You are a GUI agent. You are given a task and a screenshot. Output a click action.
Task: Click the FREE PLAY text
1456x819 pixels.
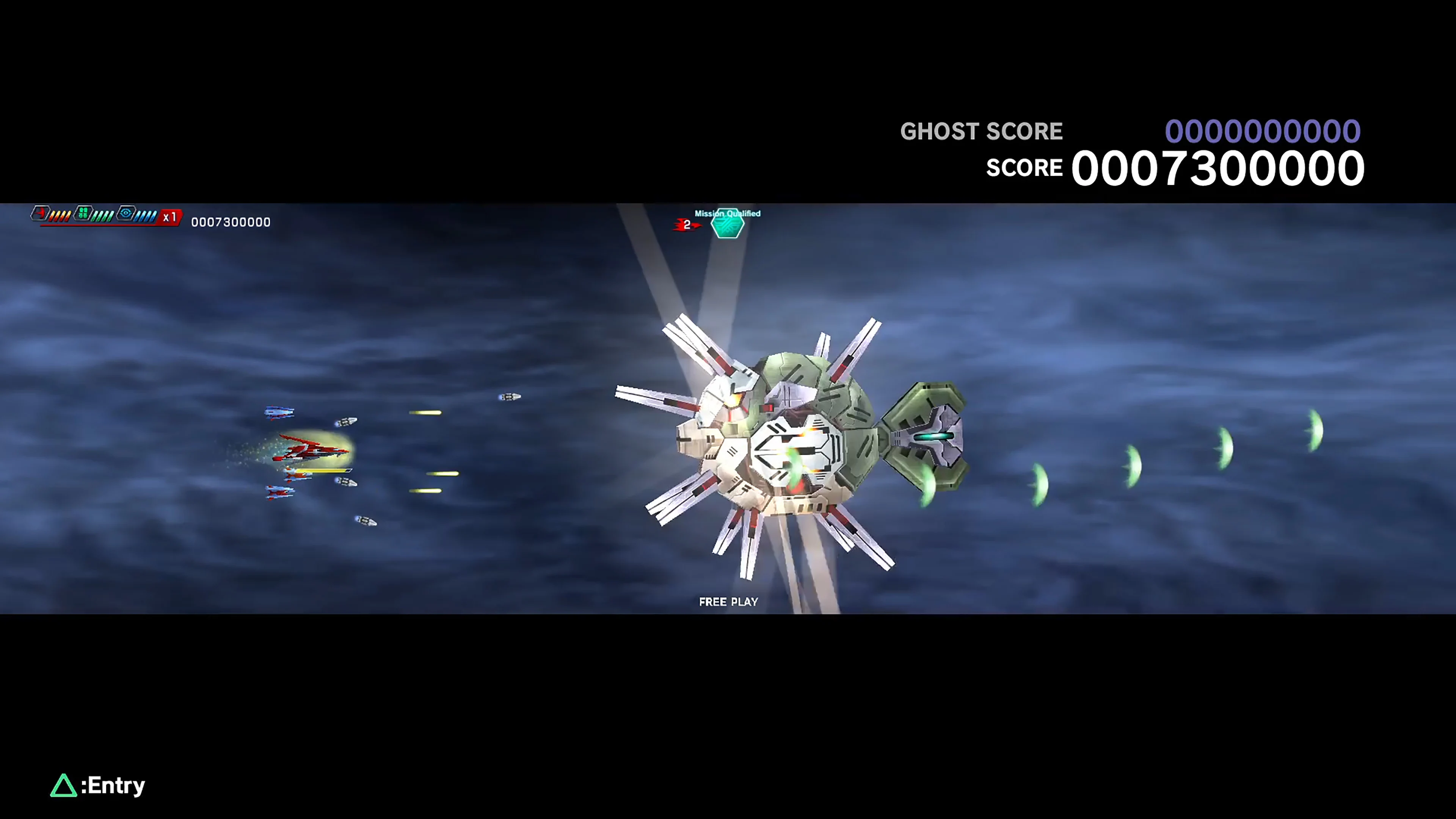(728, 601)
